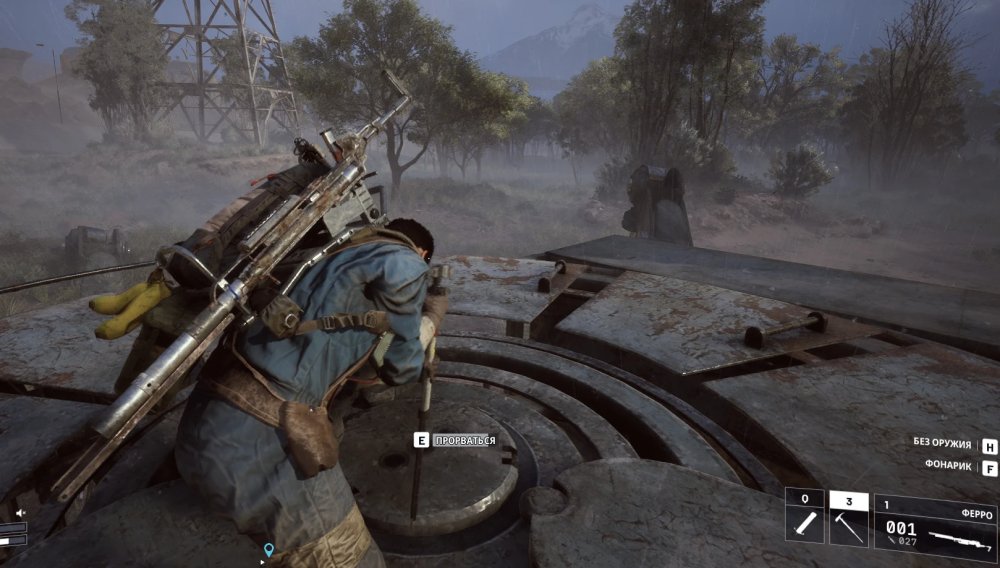Choose the crowbar tool slot
Image resolution: width=1000 pixels, height=568 pixels.
[848, 519]
